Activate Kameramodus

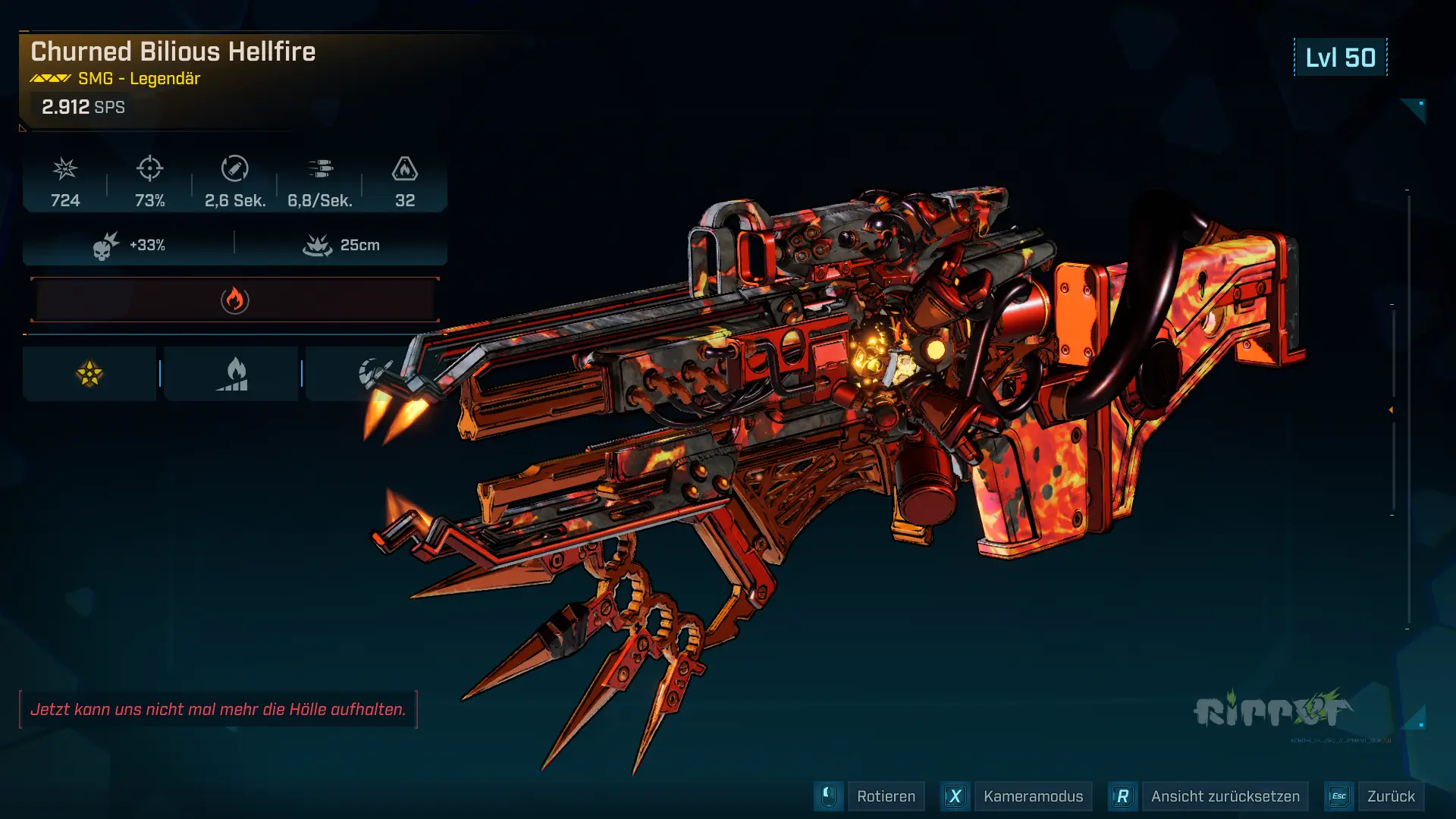1032,796
